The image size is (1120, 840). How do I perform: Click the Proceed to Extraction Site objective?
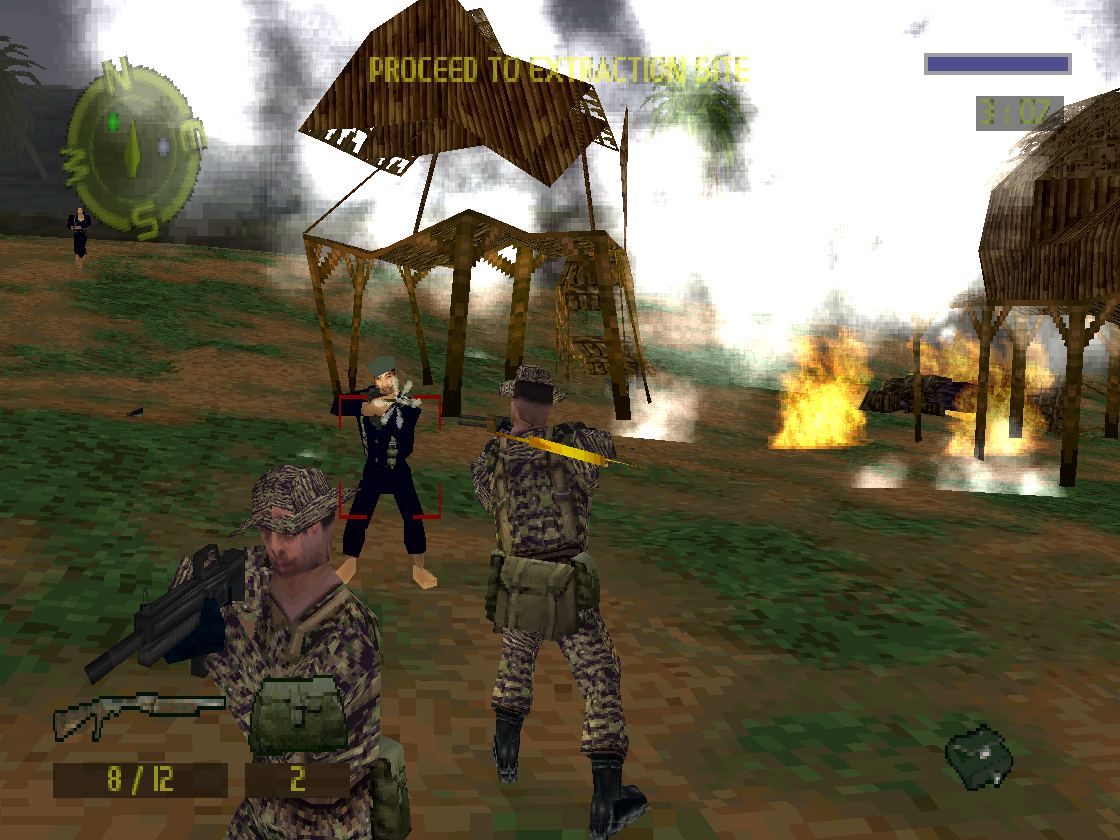(x=558, y=70)
